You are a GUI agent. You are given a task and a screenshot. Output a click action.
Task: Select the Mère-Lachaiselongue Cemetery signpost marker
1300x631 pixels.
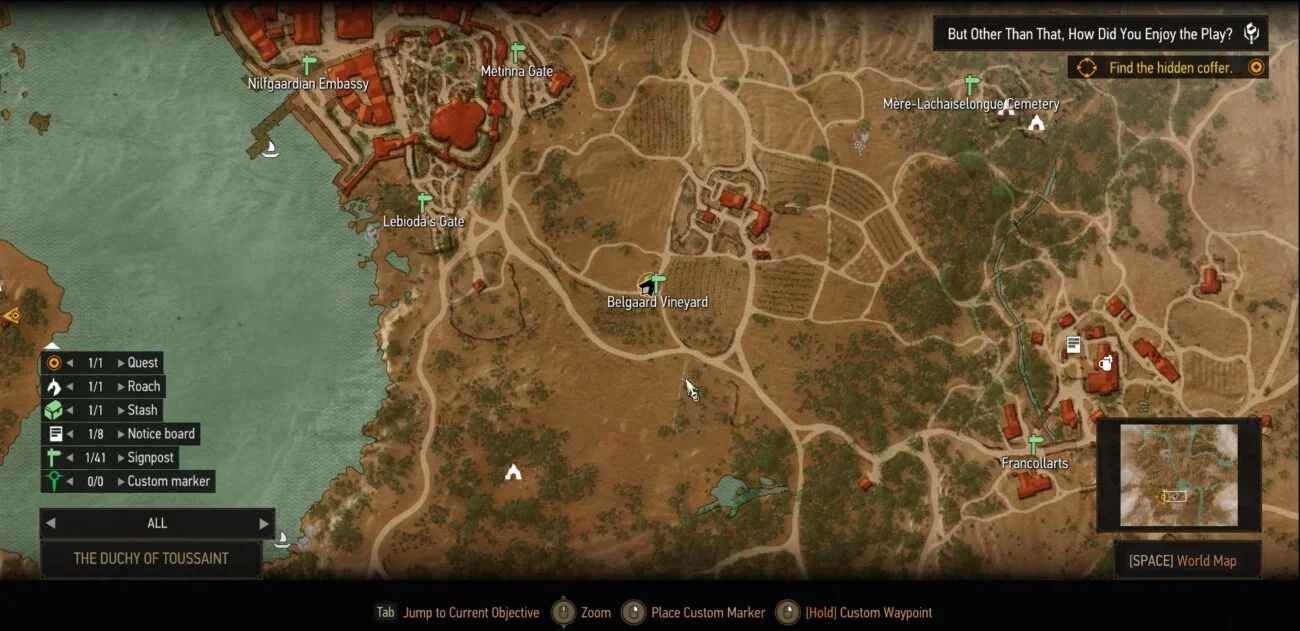tap(970, 84)
